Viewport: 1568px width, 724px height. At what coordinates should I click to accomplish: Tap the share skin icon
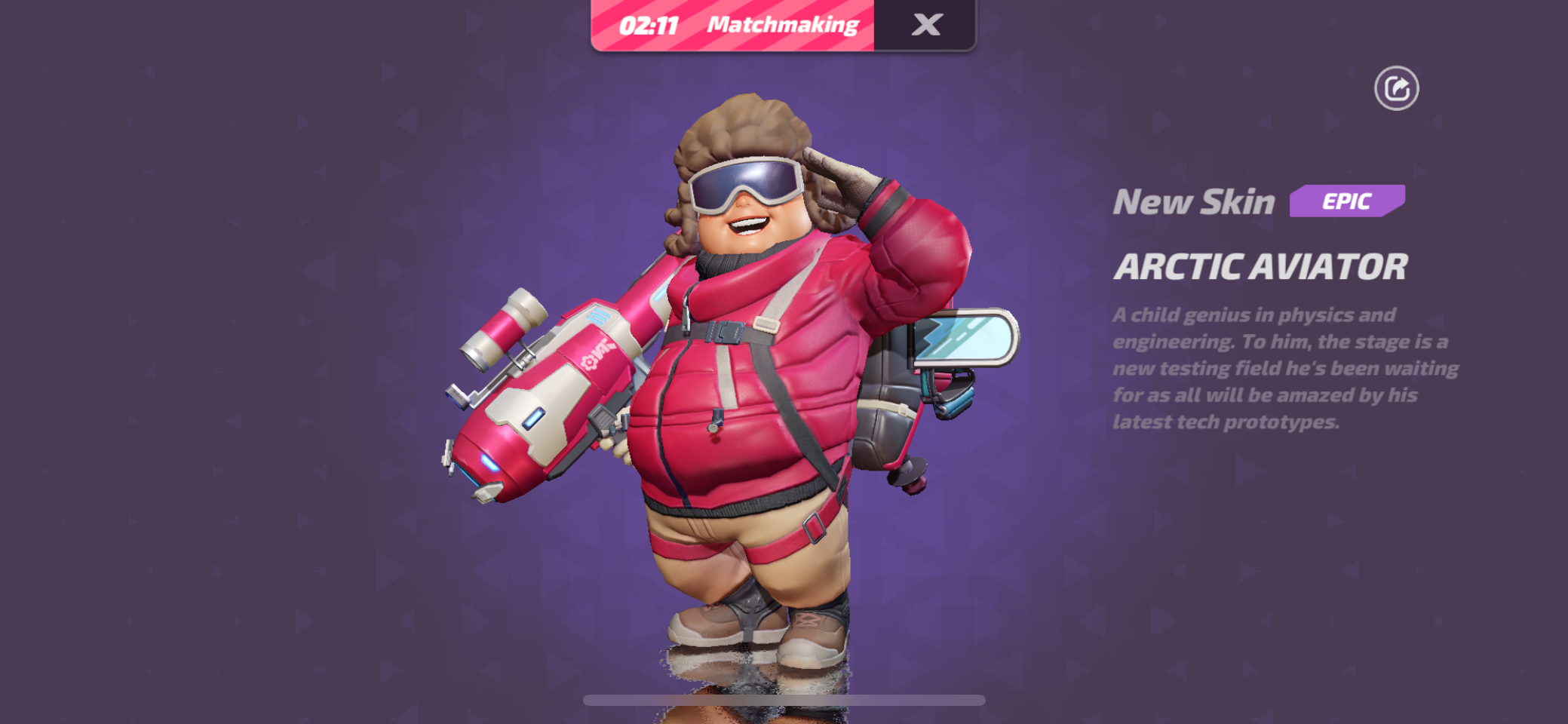[1397, 87]
